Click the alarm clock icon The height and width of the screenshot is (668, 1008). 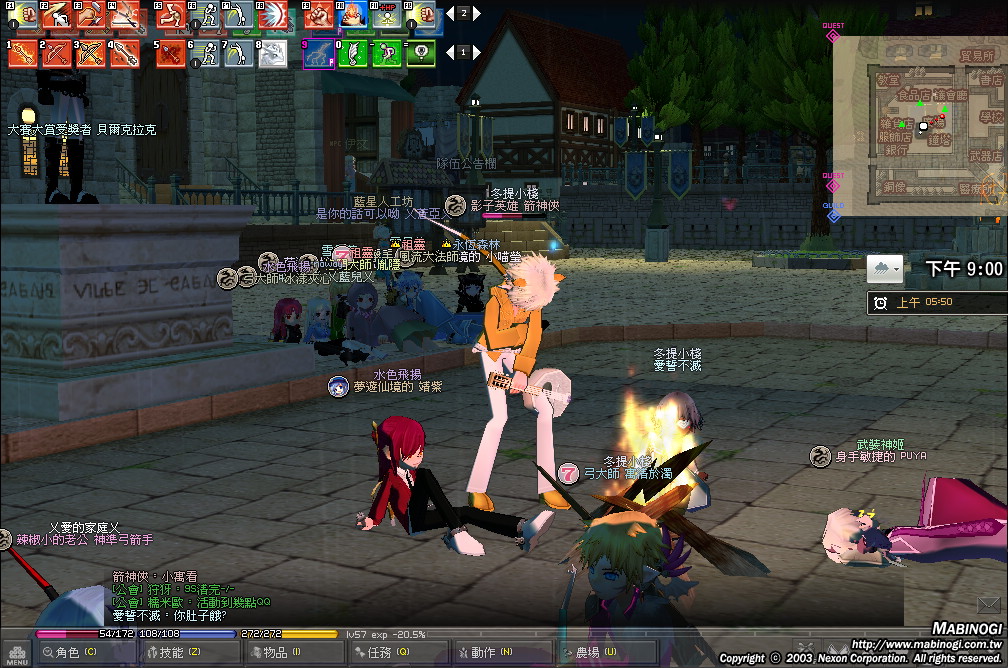880,302
